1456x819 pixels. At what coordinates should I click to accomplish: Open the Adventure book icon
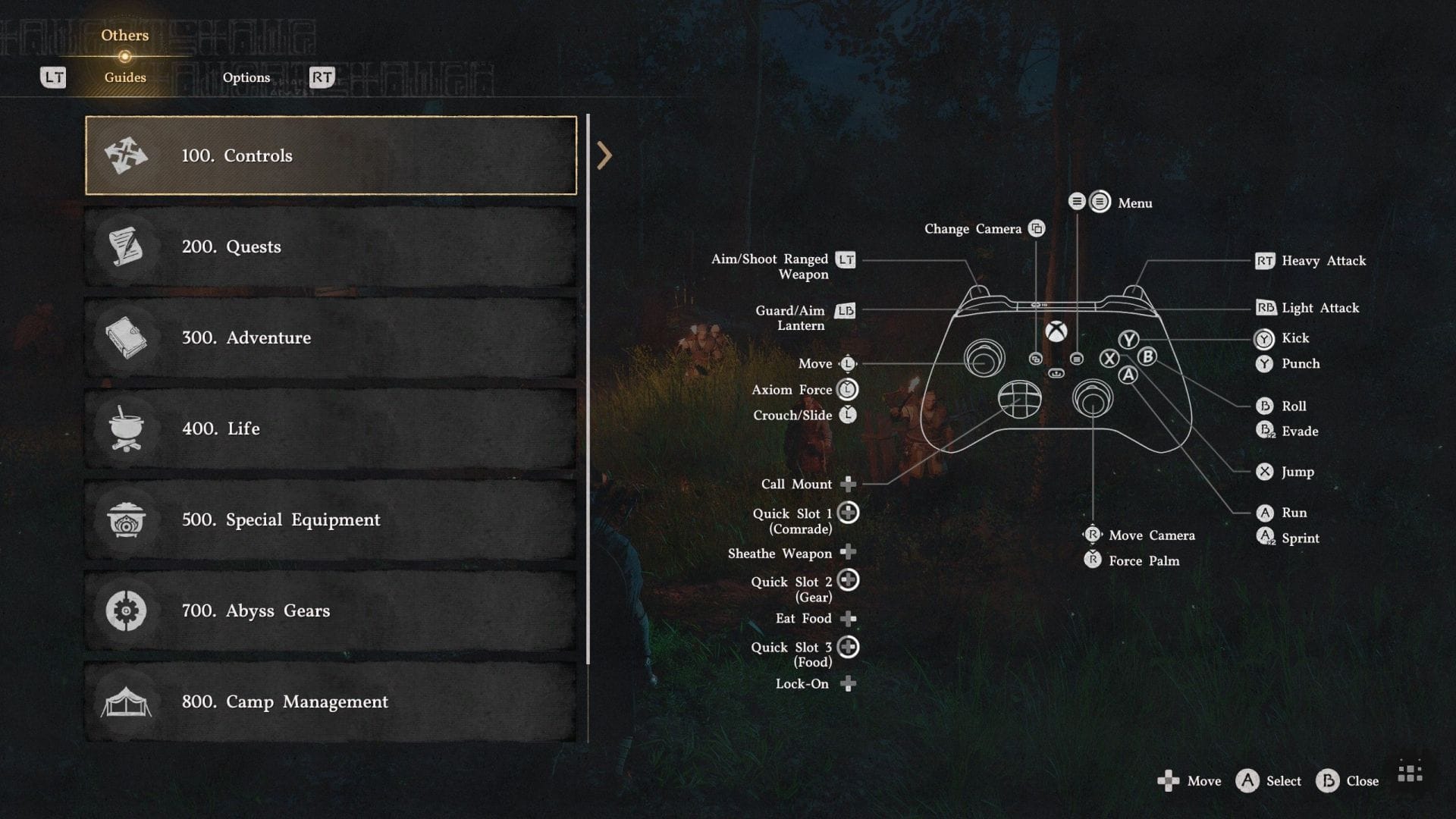pyautogui.click(x=125, y=337)
